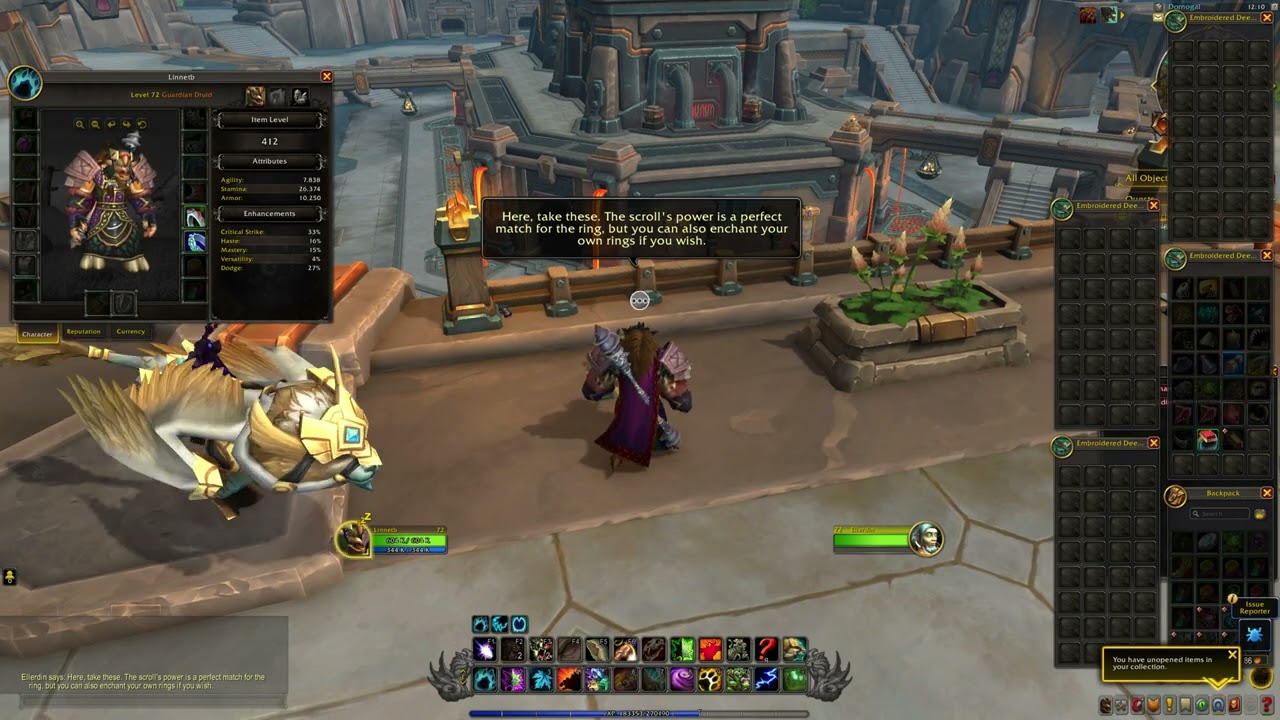1280x720 pixels.
Task: Activate the red question mark action slot
Action: click(x=766, y=650)
